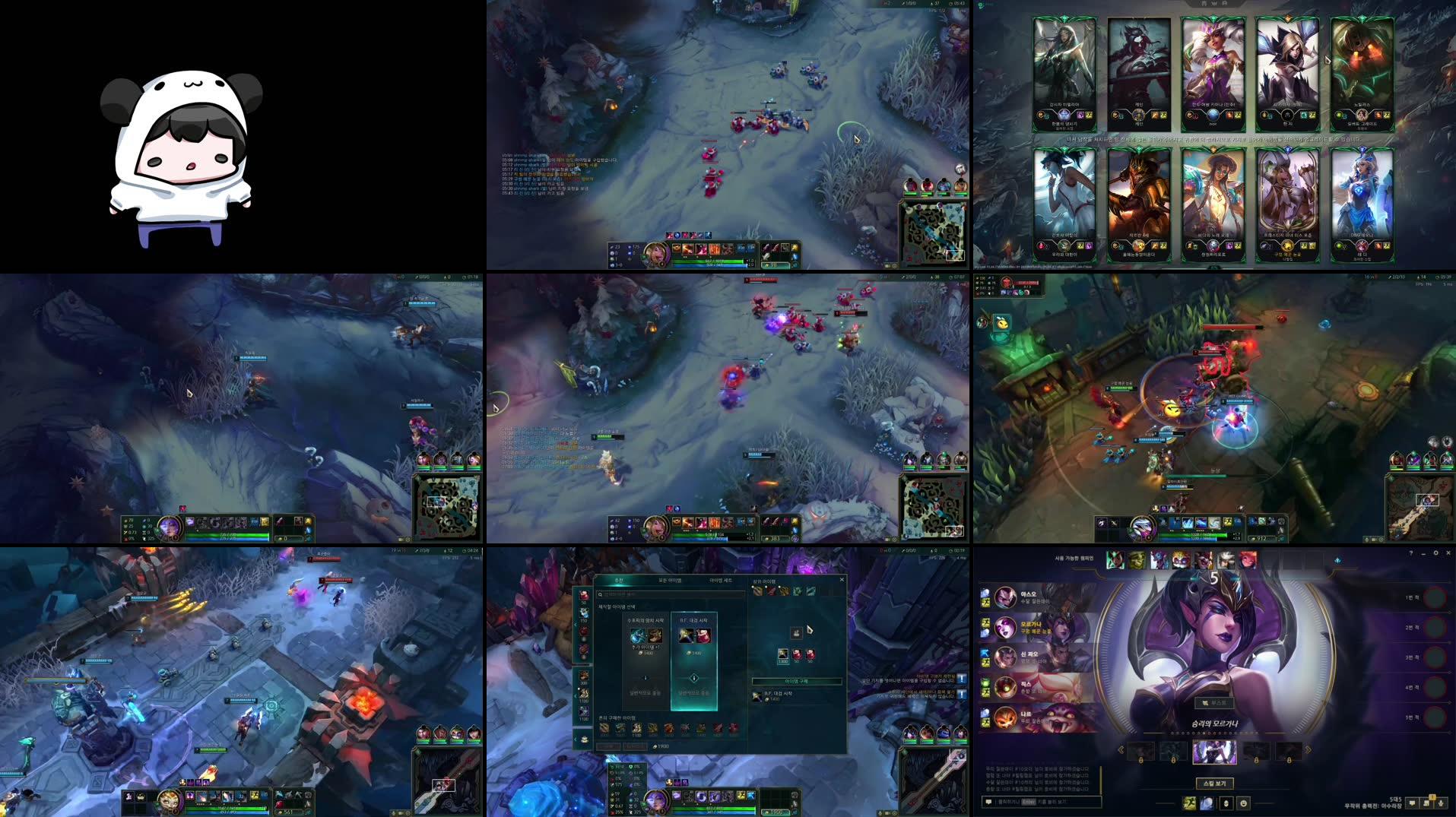Click the 아이템 구매 purchase button

pyautogui.click(x=798, y=682)
